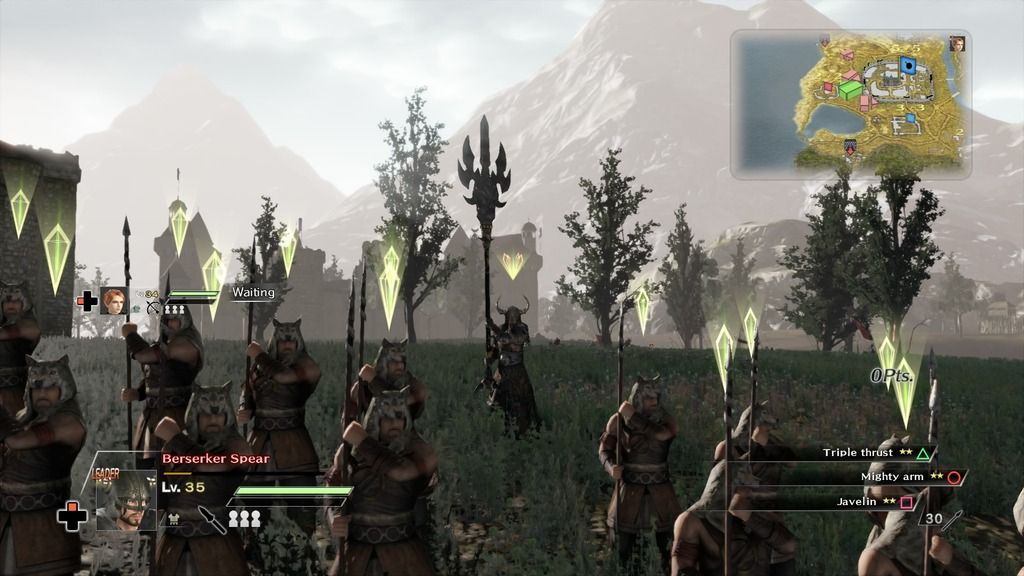This screenshot has height=576, width=1024.
Task: Click the red arrow shield marker on minimap
Action: pyautogui.click(x=850, y=148)
